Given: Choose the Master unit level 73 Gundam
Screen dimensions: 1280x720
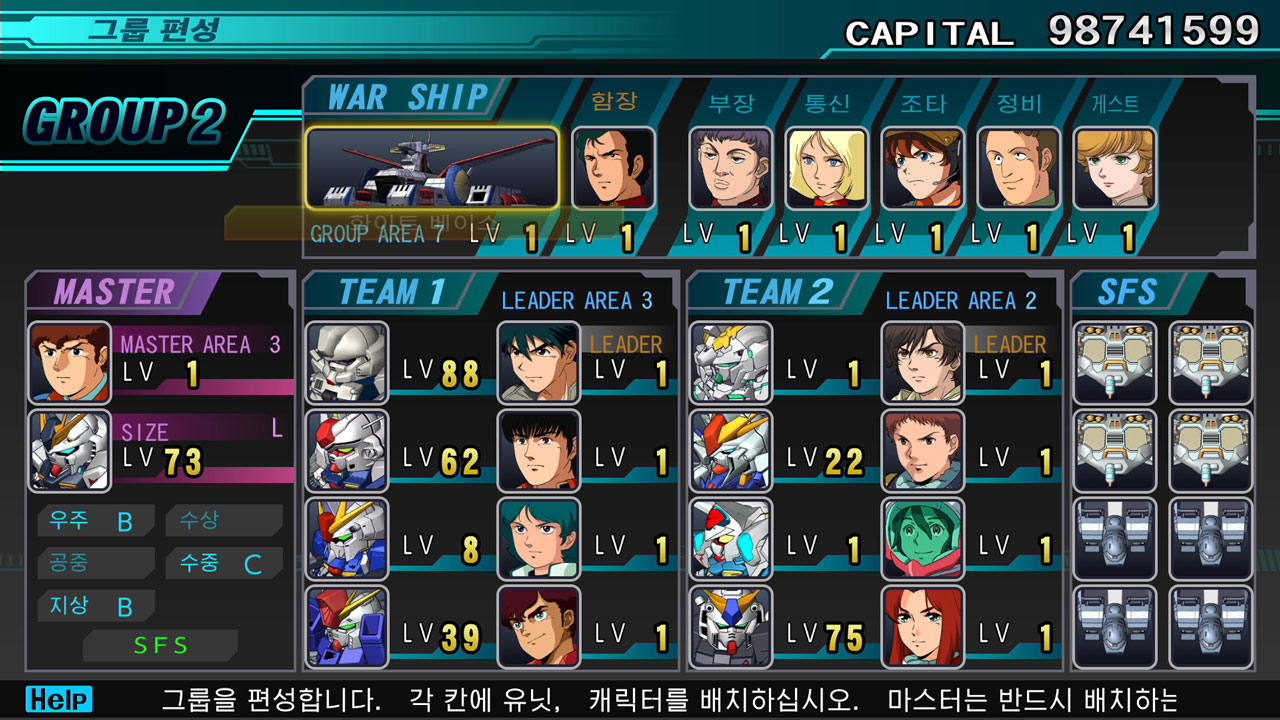Looking at the screenshot, I should [x=70, y=450].
